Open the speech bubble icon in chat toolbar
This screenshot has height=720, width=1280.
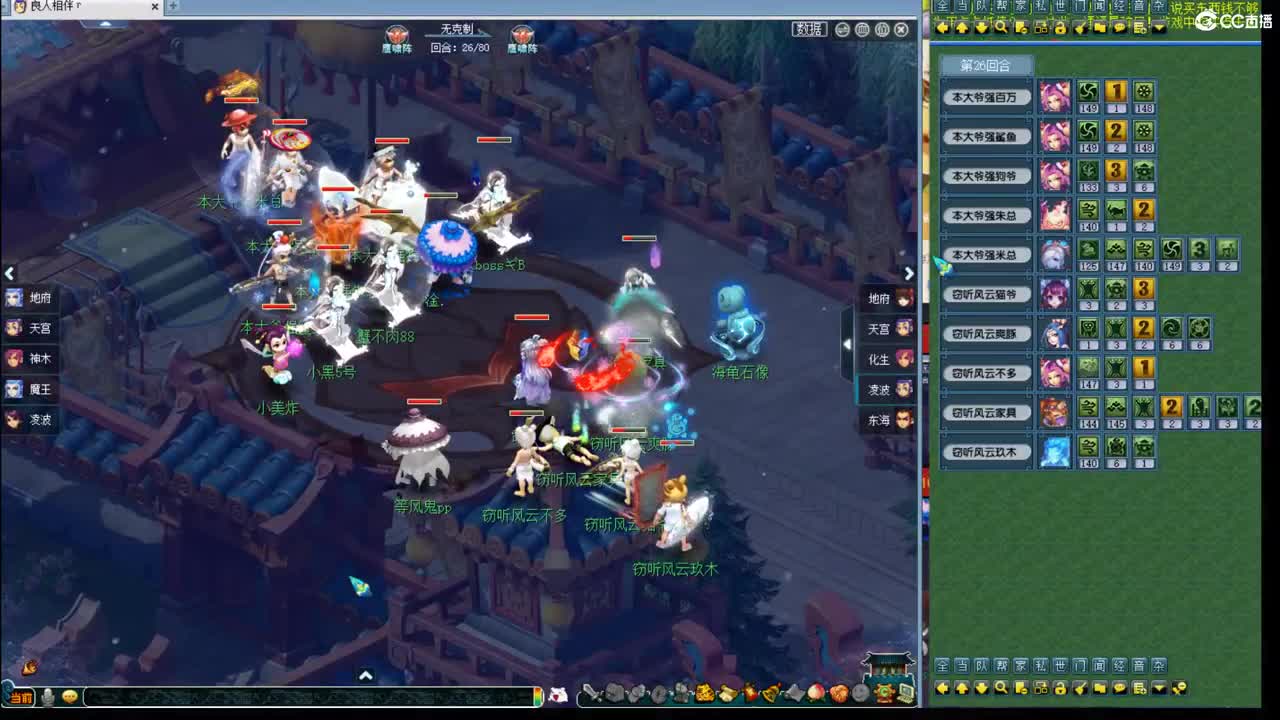1120,688
